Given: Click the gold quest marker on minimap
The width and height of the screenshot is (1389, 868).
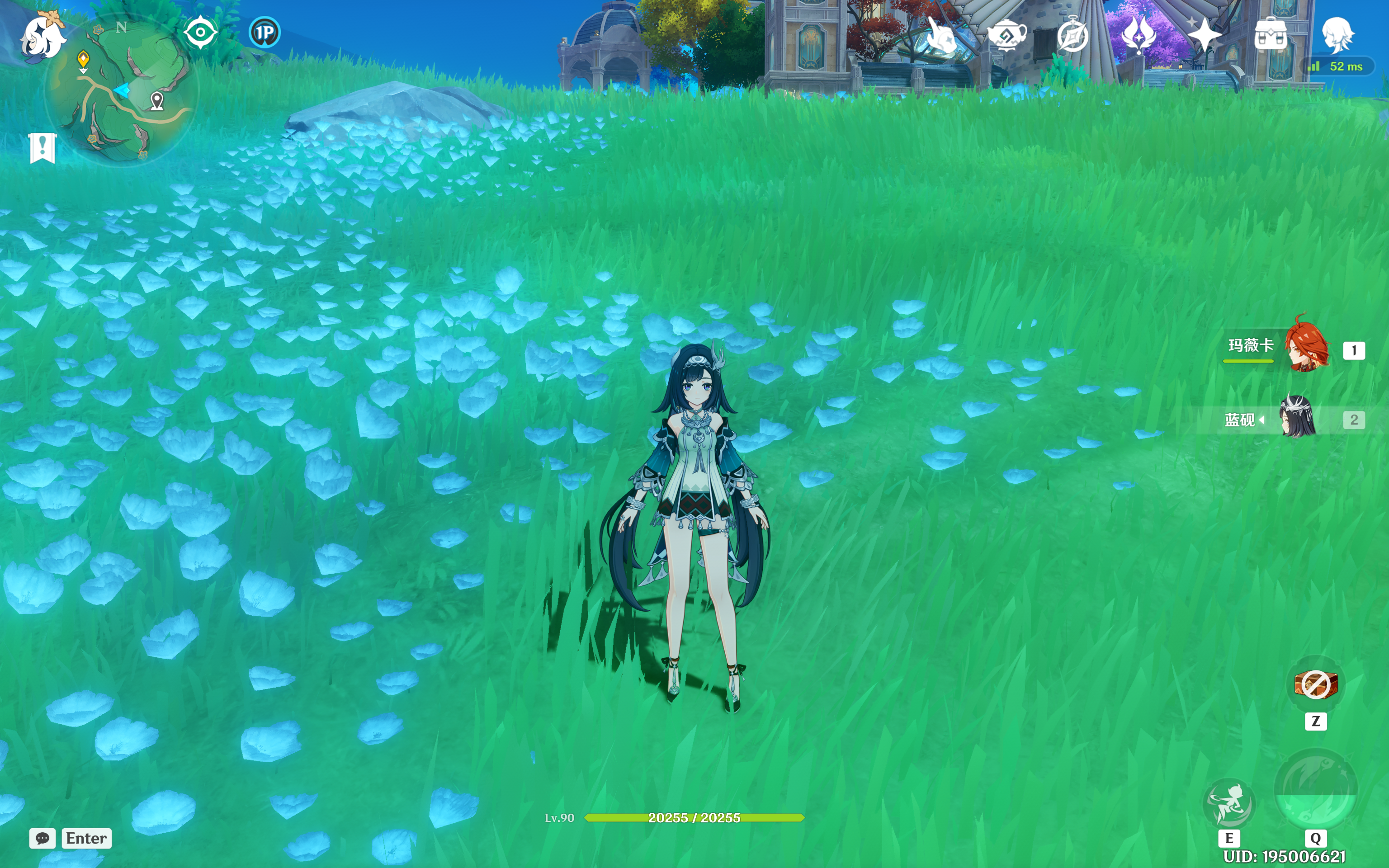Looking at the screenshot, I should [83, 59].
